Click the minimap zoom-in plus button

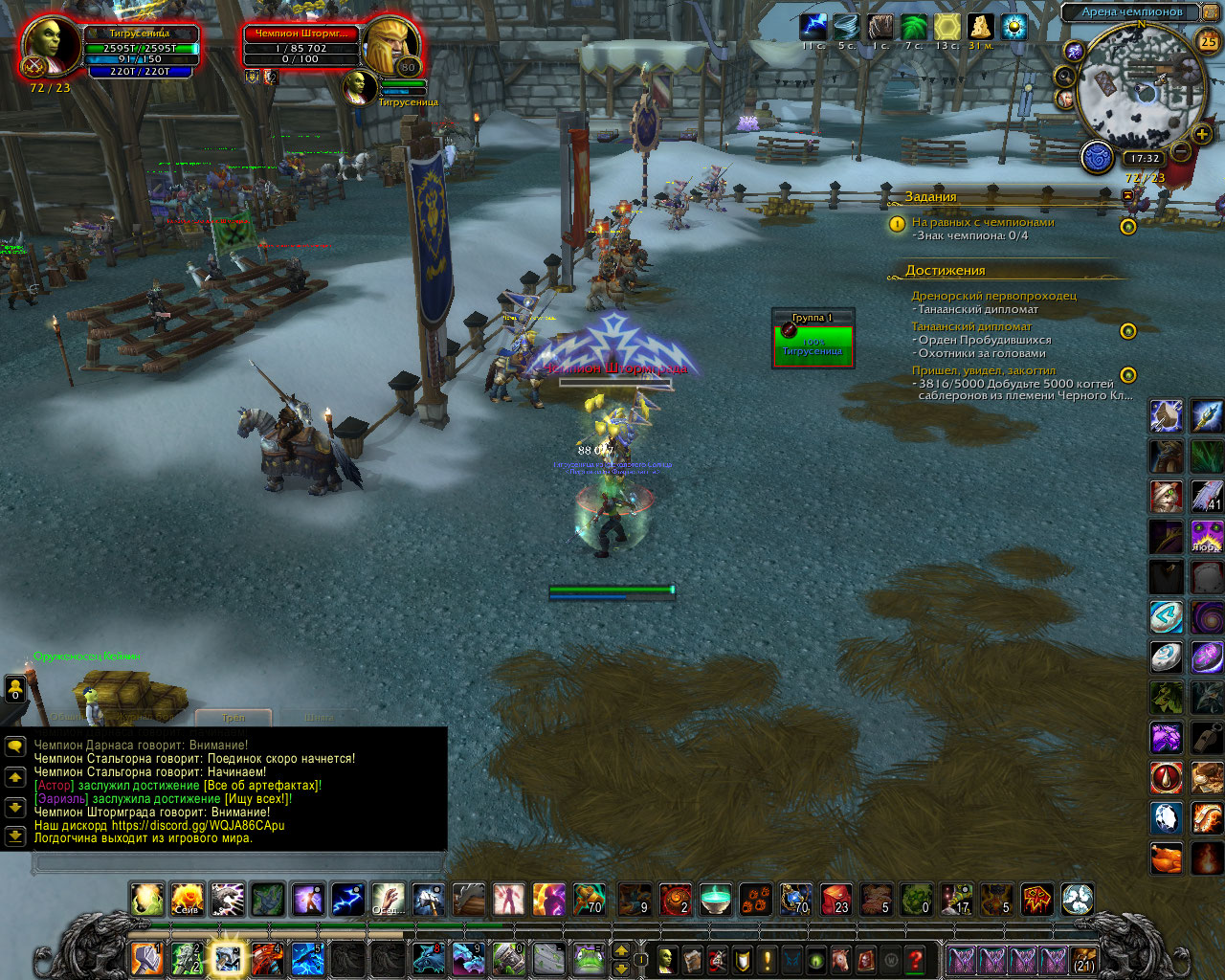tap(1202, 135)
